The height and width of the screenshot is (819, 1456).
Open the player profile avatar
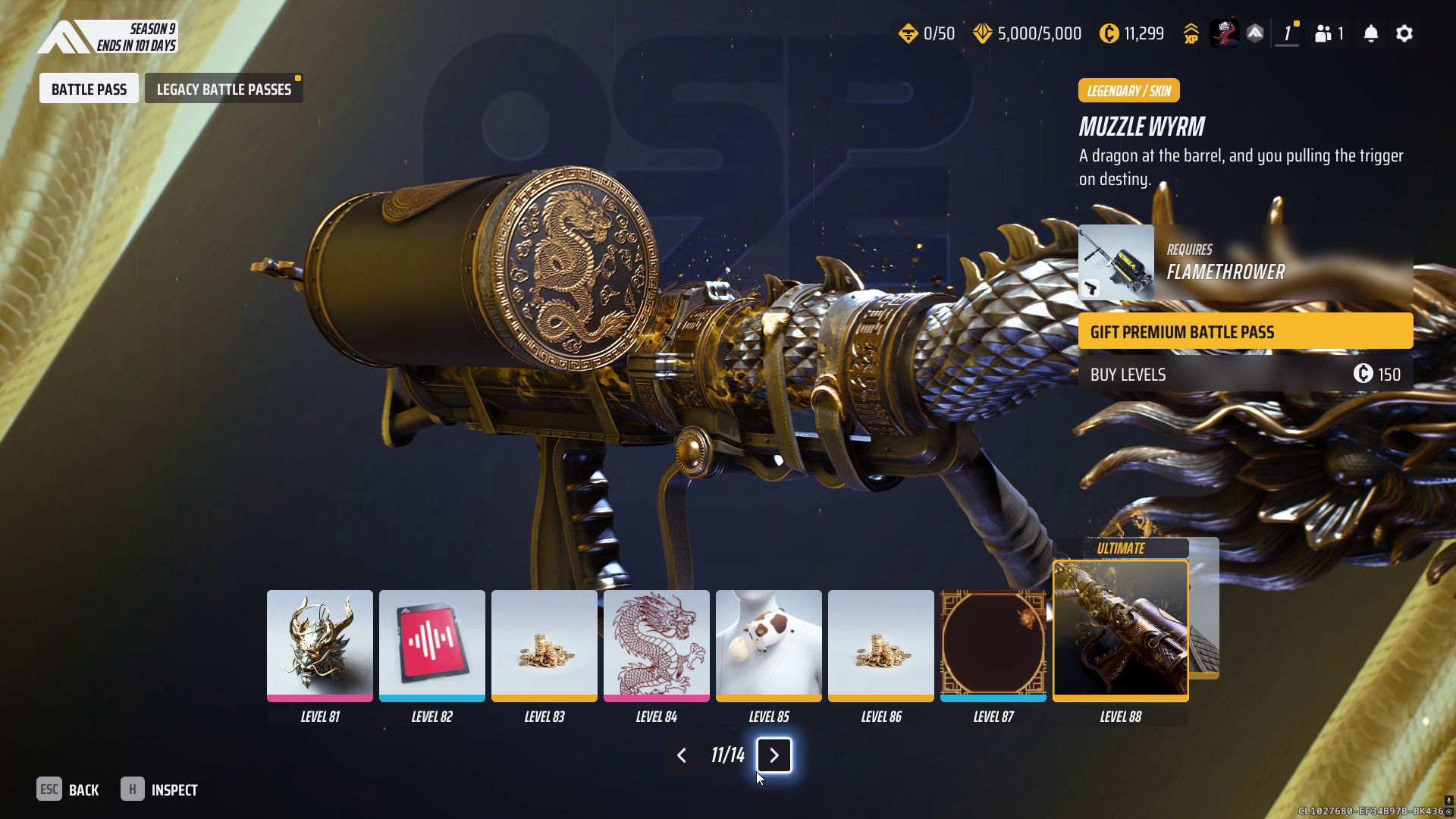1223,33
